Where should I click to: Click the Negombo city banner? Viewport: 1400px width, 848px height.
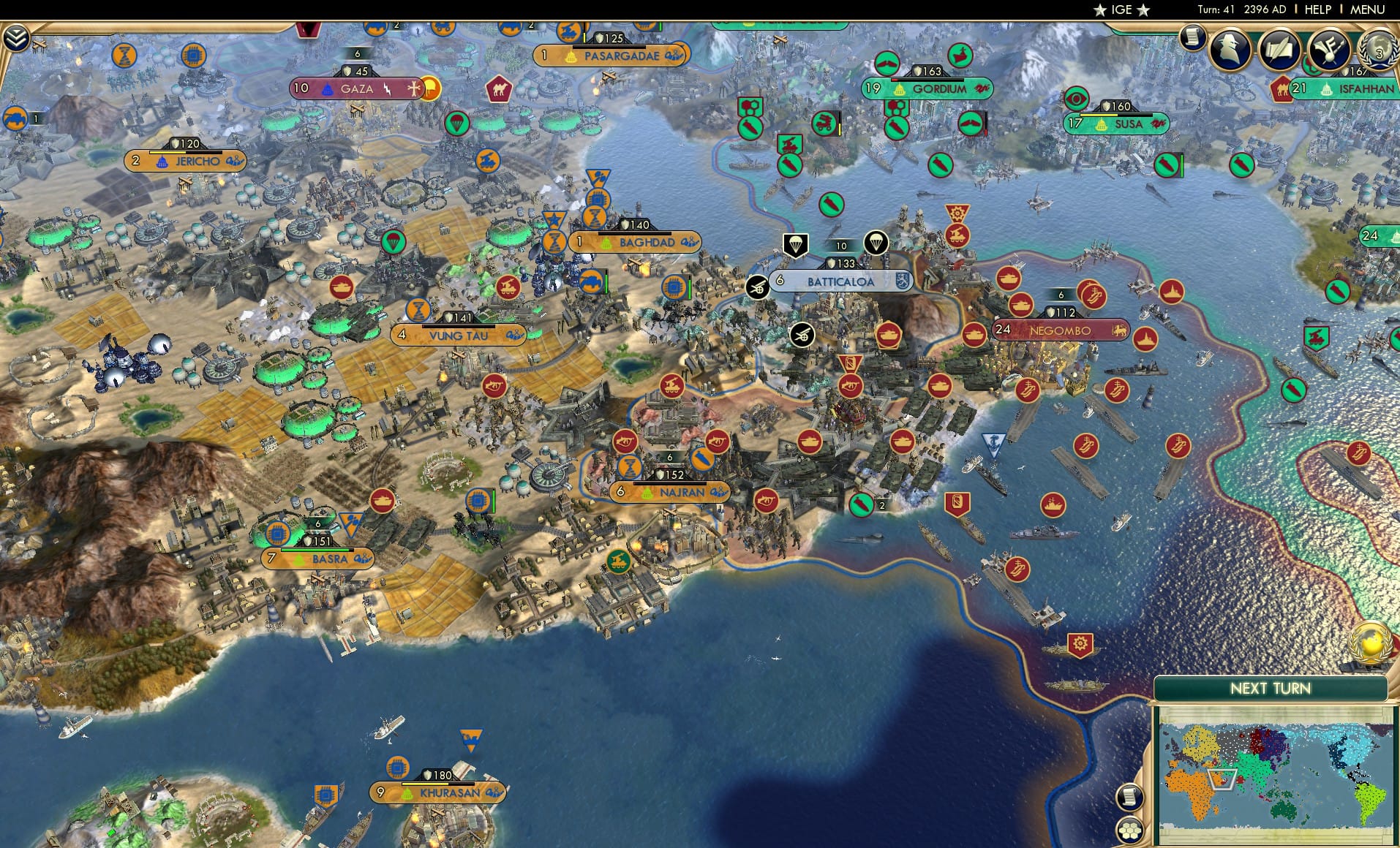pyautogui.click(x=1059, y=330)
